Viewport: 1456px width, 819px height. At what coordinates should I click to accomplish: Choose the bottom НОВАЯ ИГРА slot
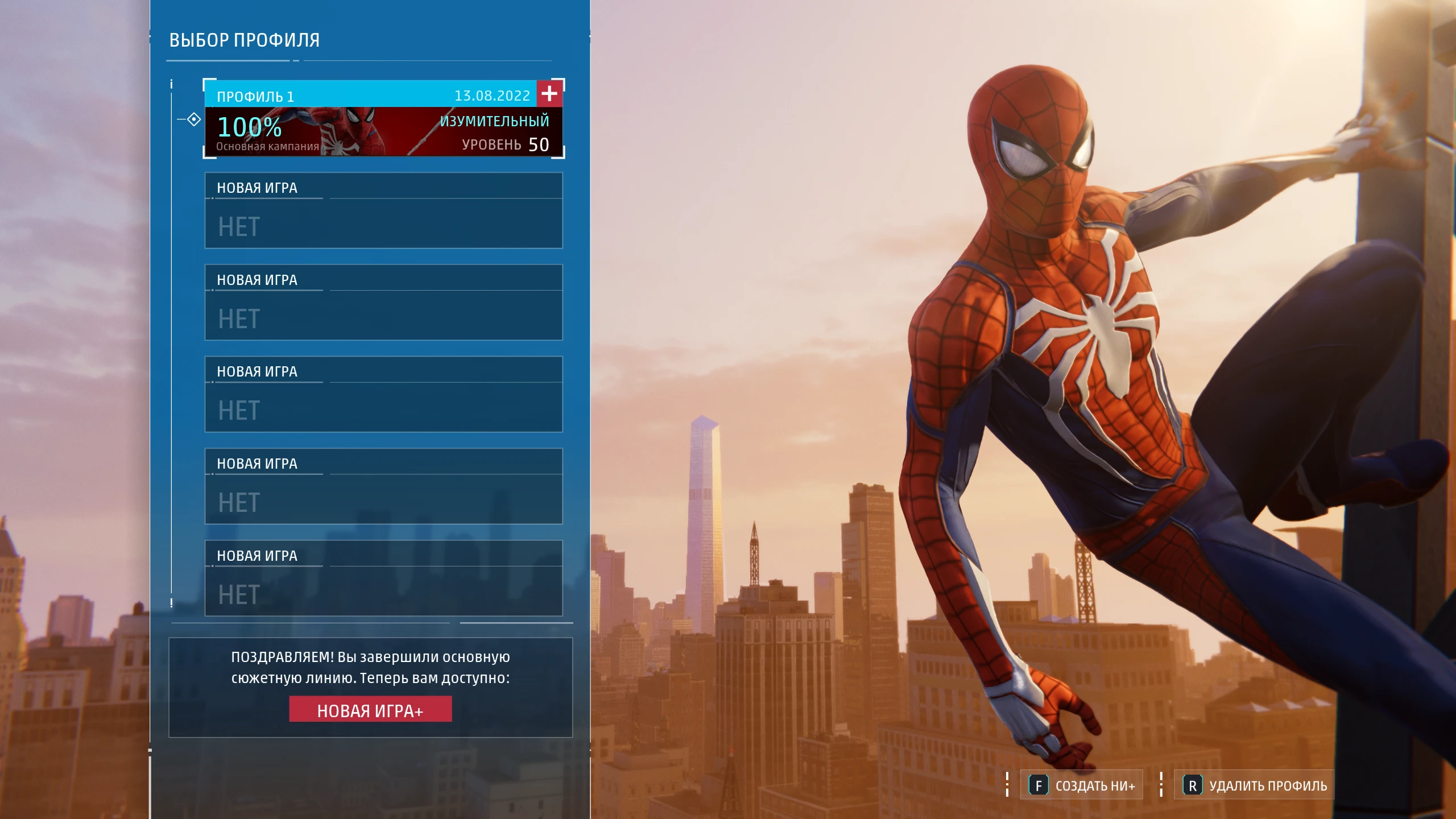coord(384,579)
